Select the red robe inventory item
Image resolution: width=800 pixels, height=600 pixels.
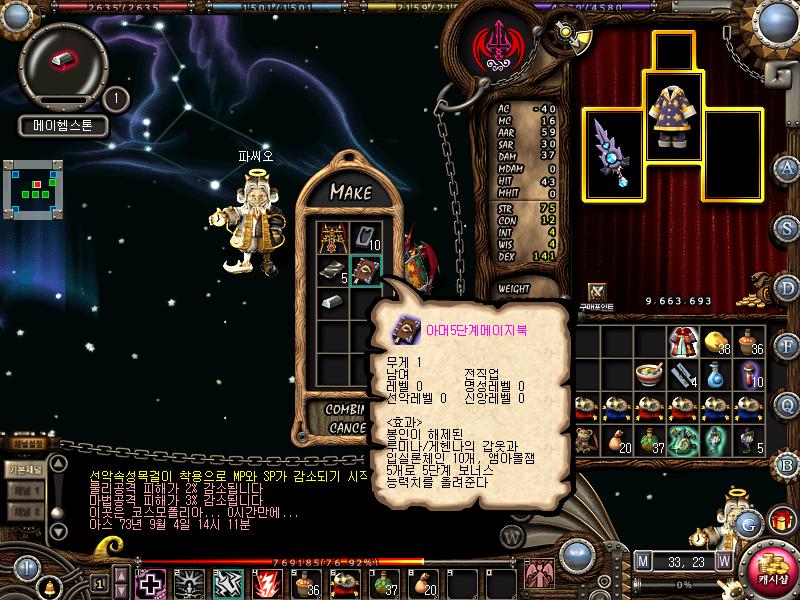pos(682,345)
